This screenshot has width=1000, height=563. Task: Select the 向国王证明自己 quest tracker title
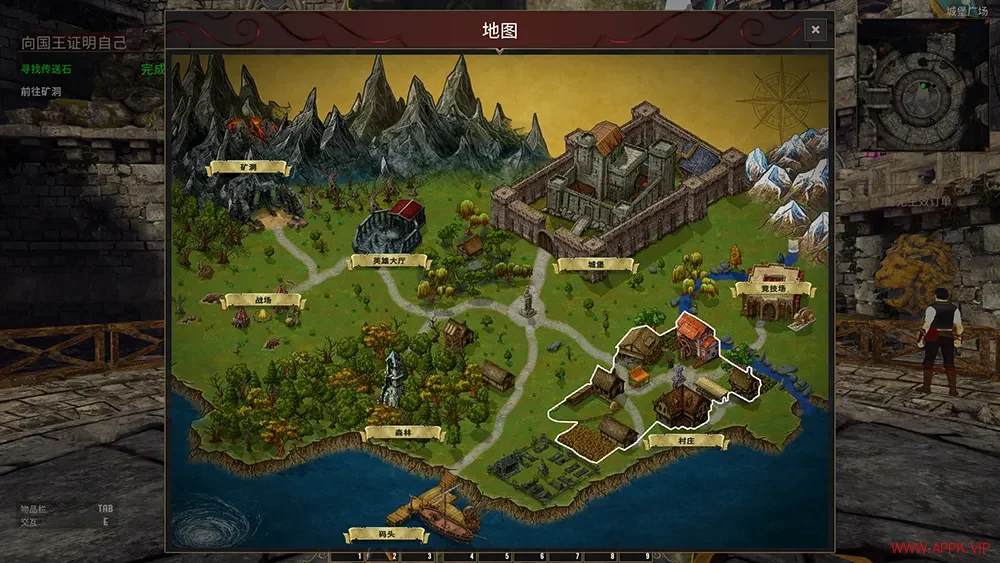pos(75,43)
